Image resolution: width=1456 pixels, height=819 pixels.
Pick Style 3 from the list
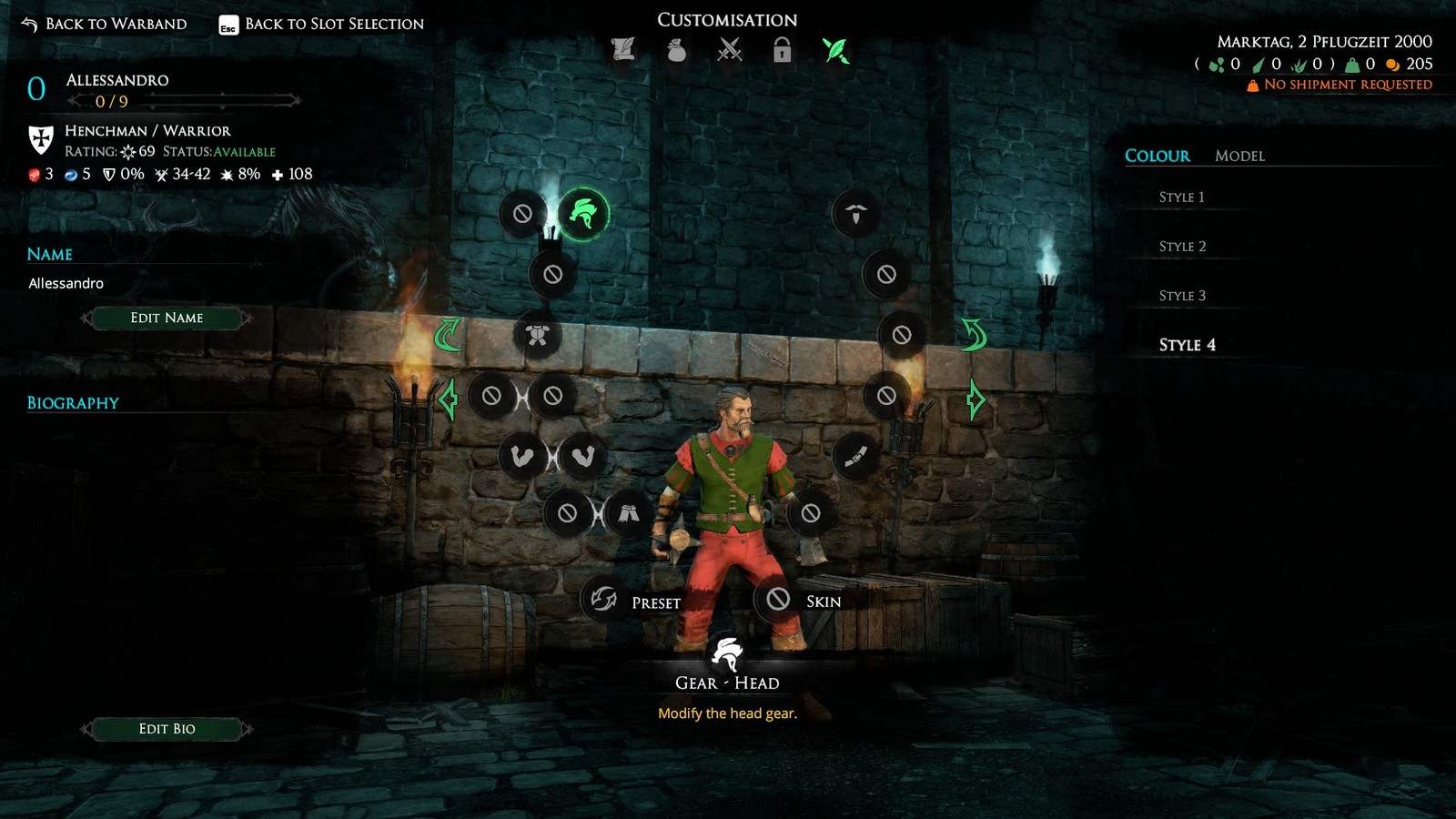point(1182,295)
